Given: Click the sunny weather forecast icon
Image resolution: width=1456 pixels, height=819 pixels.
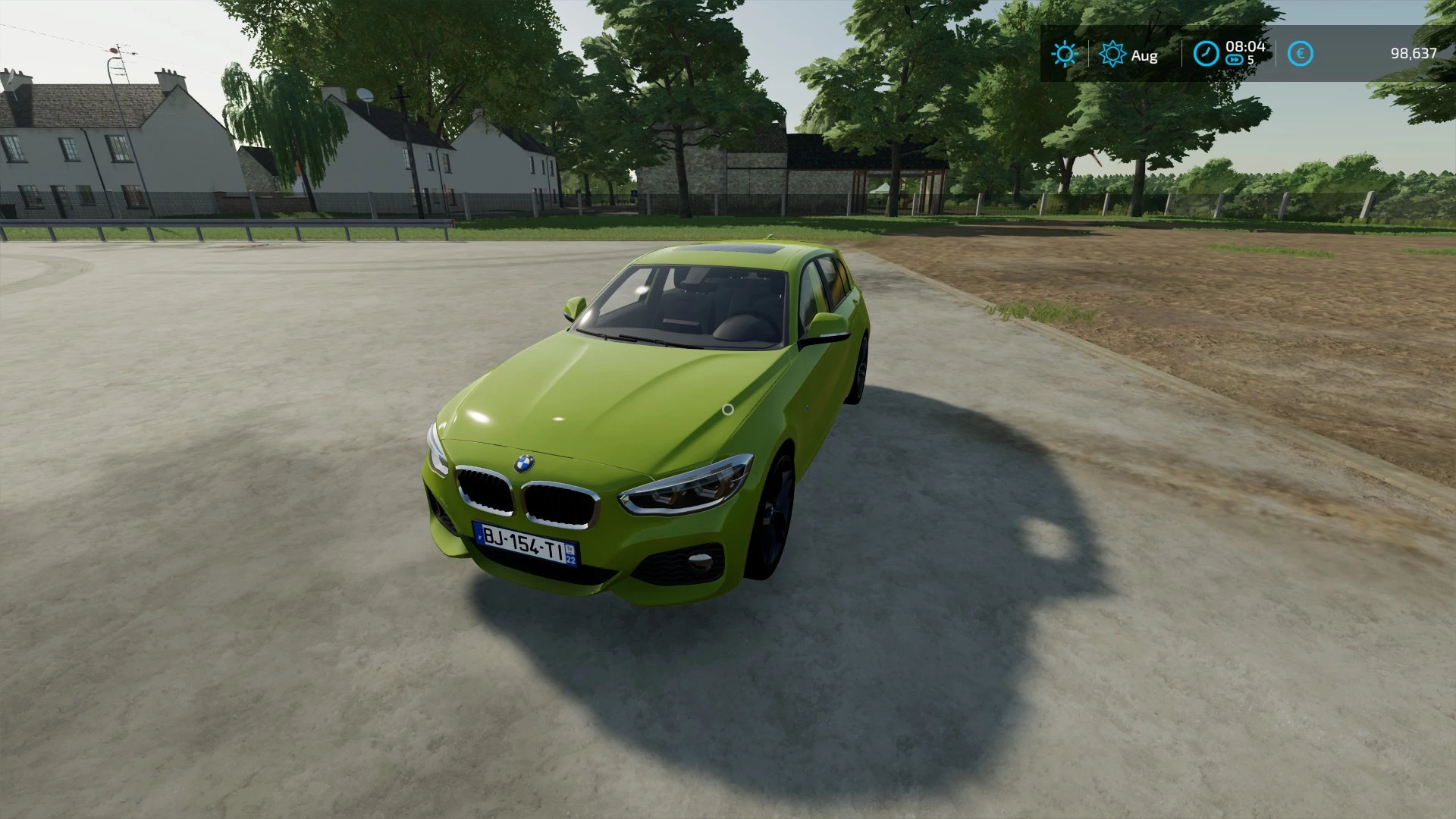Looking at the screenshot, I should point(1064,54).
